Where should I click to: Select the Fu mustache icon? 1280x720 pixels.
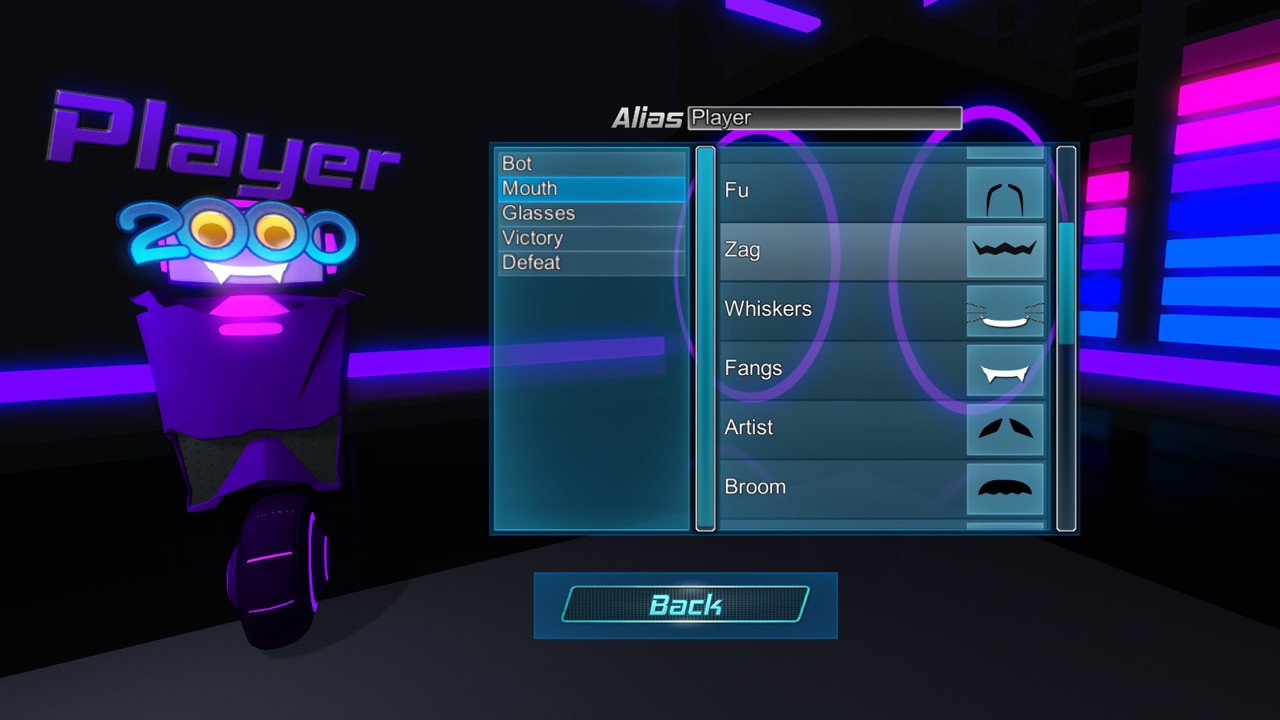pyautogui.click(x=1005, y=192)
